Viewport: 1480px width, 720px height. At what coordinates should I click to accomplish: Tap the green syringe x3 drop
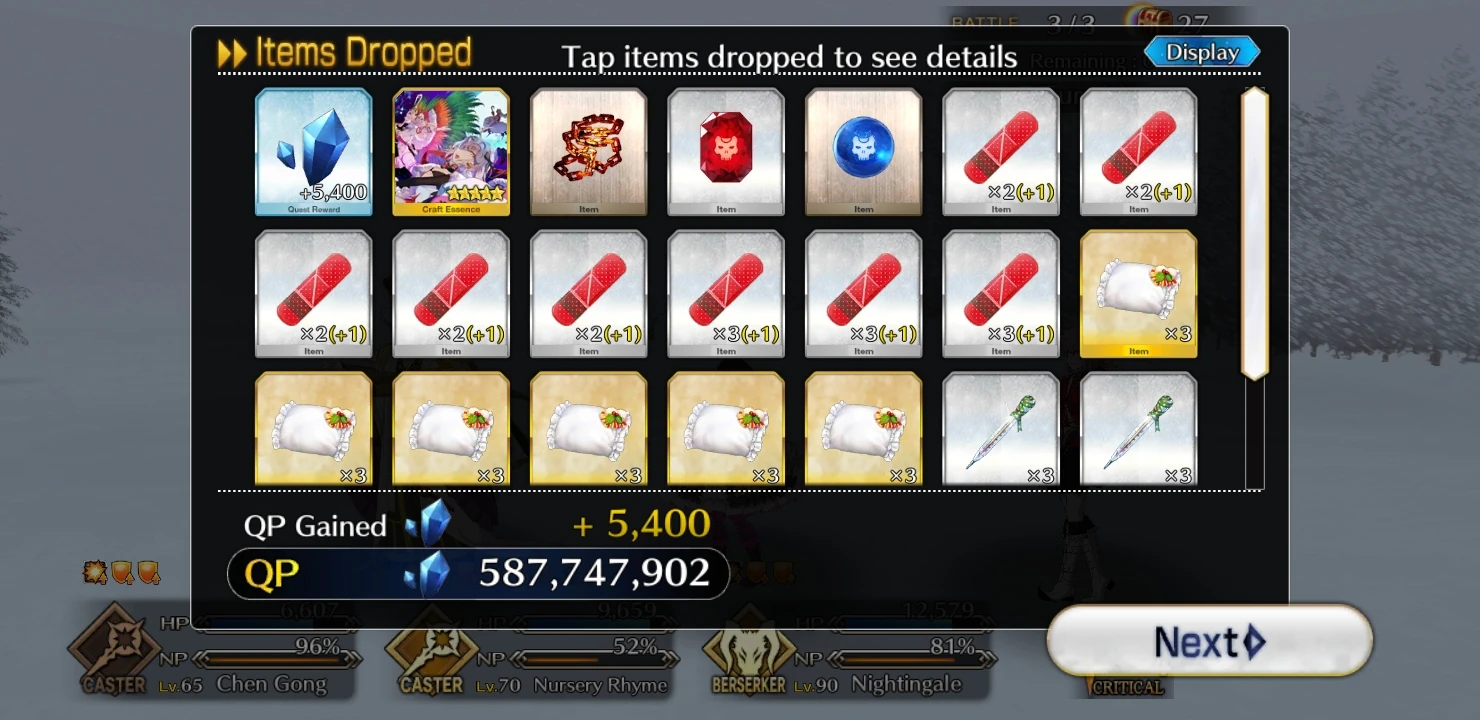click(x=1000, y=430)
